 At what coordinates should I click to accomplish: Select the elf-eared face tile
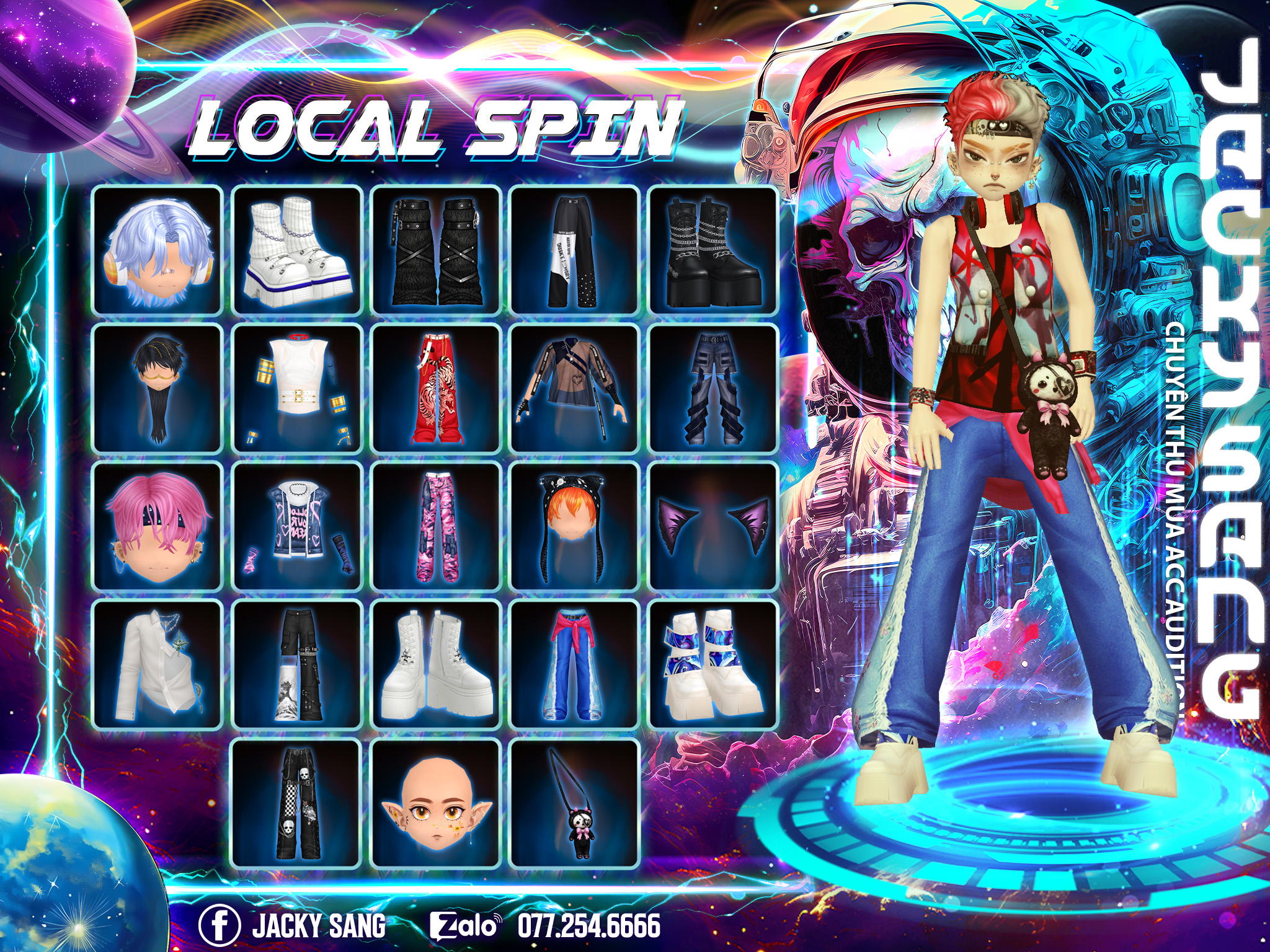[436, 804]
